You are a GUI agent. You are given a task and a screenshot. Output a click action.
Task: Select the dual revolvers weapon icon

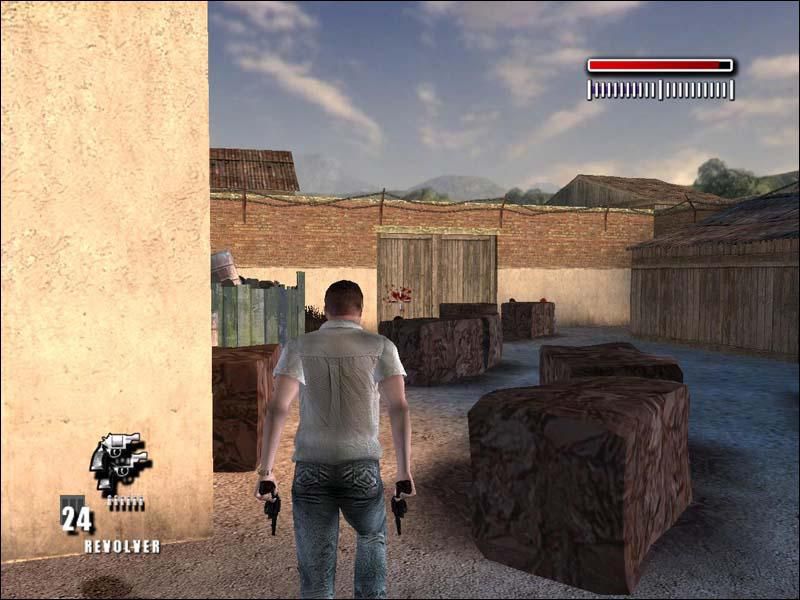[x=119, y=462]
